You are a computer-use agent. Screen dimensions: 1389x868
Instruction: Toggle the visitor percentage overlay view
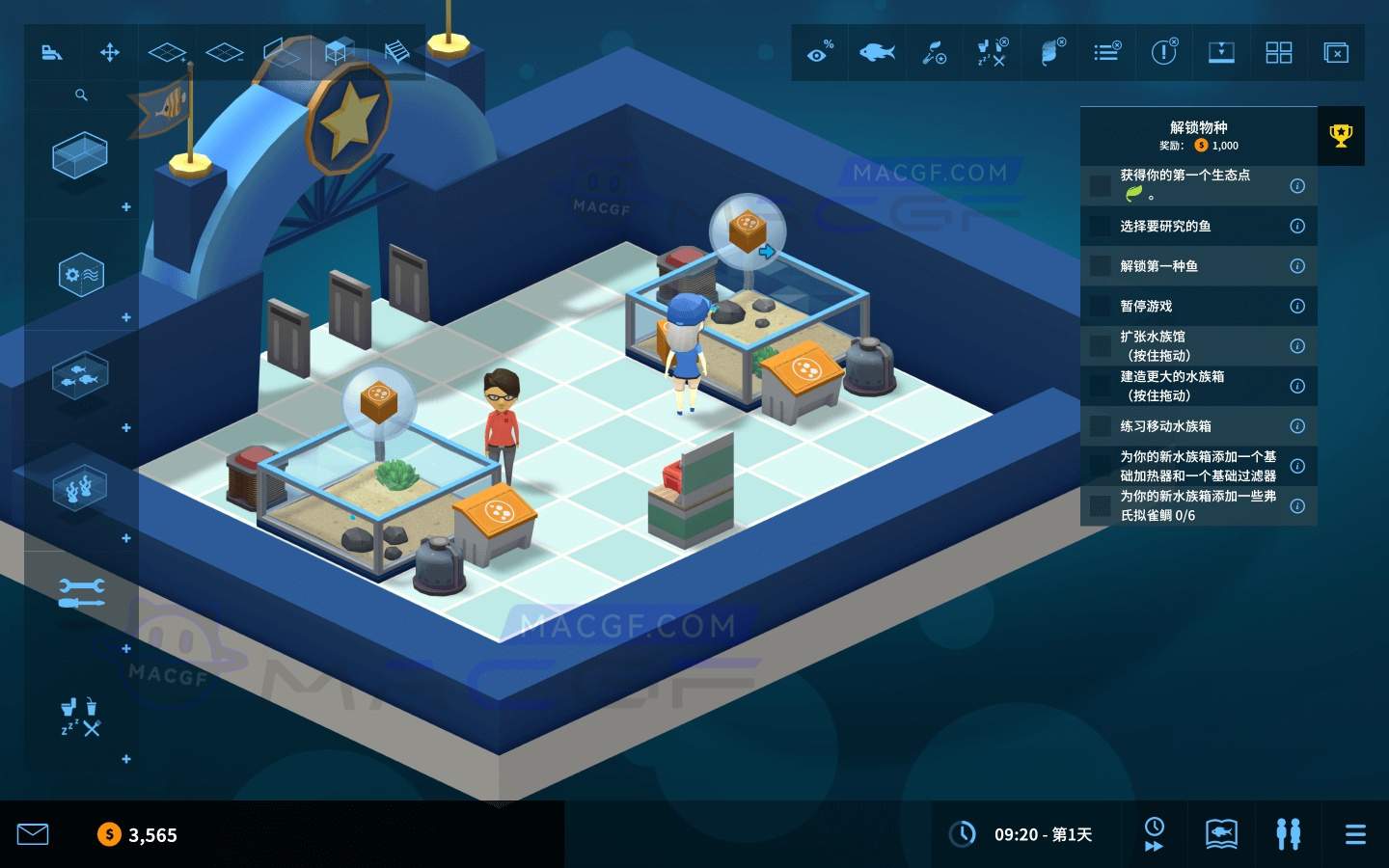tap(819, 53)
